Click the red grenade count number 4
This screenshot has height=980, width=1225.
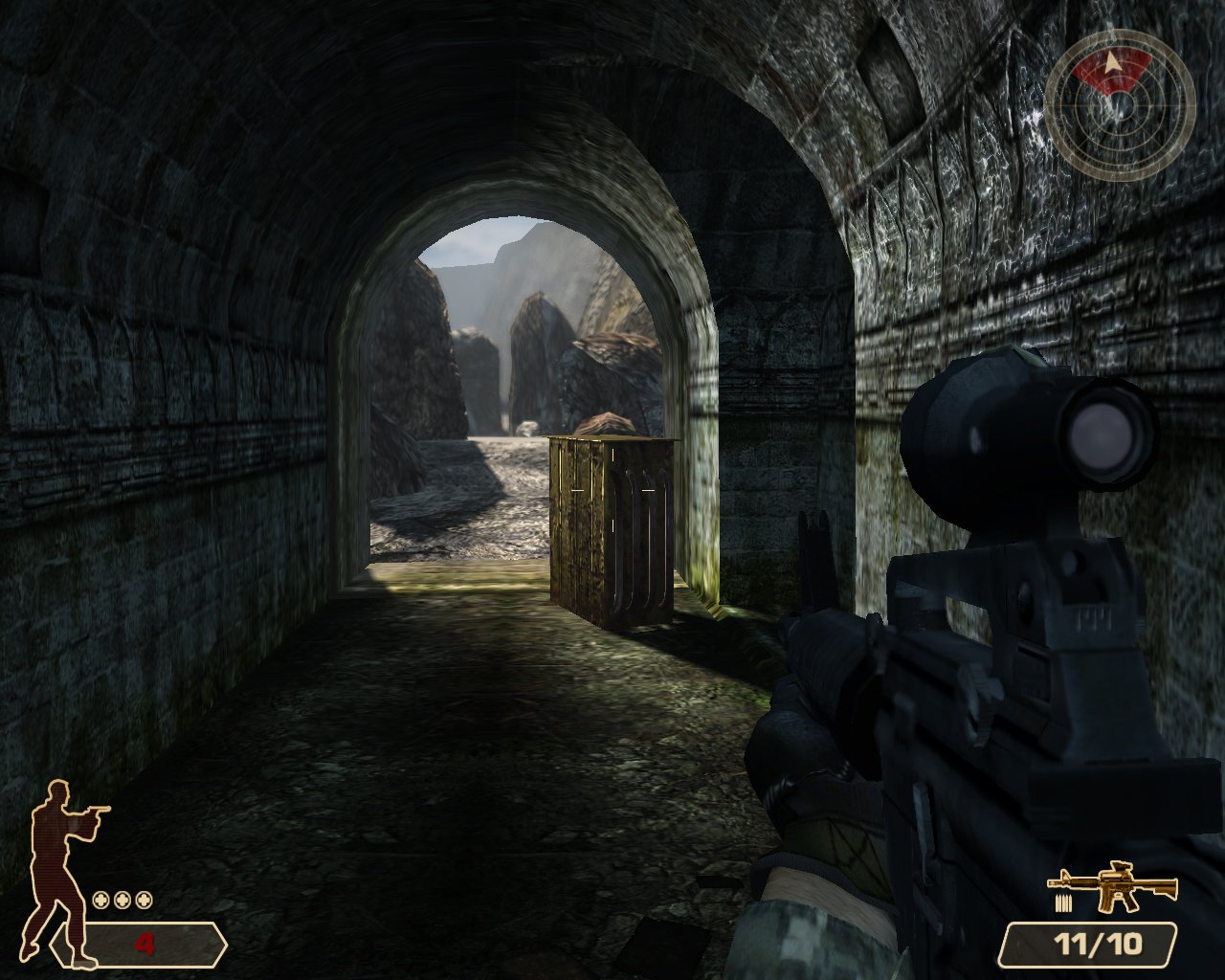pyautogui.click(x=145, y=943)
